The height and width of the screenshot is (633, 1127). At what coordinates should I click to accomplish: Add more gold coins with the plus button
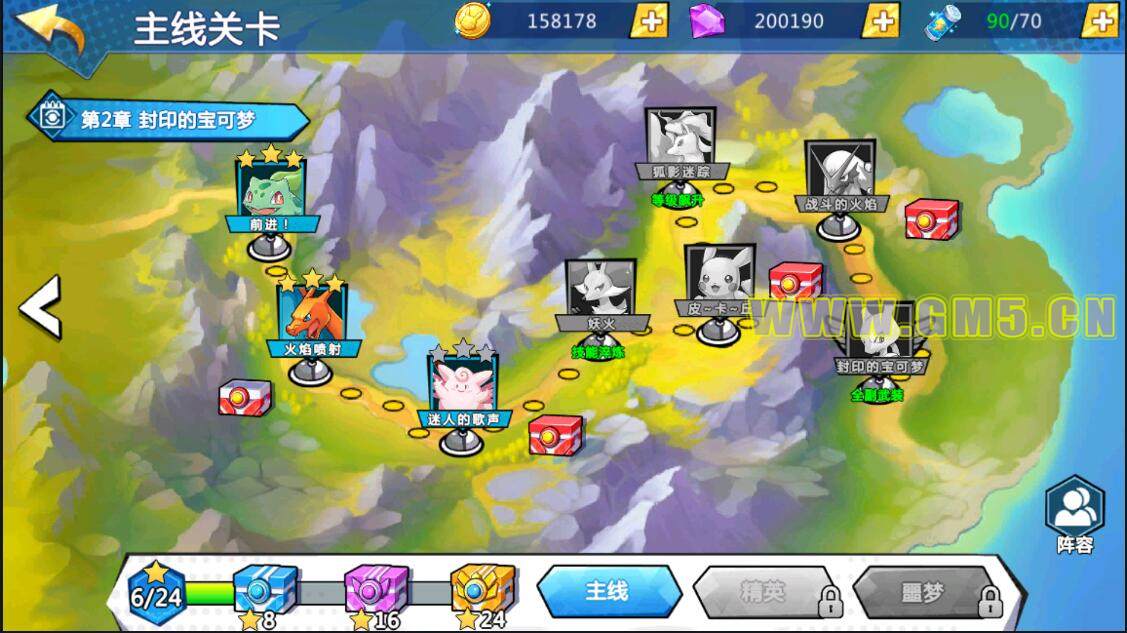[649, 21]
